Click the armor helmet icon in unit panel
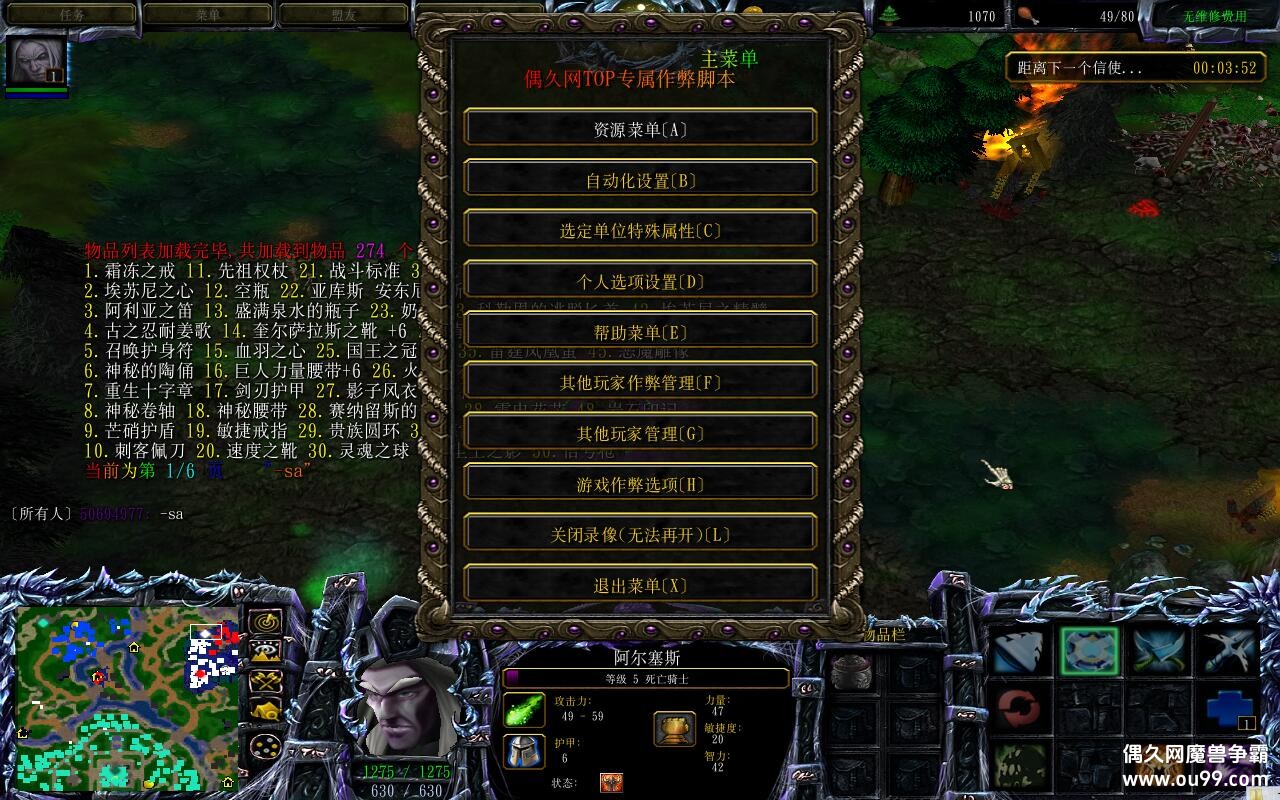The width and height of the screenshot is (1280, 800). 522,748
